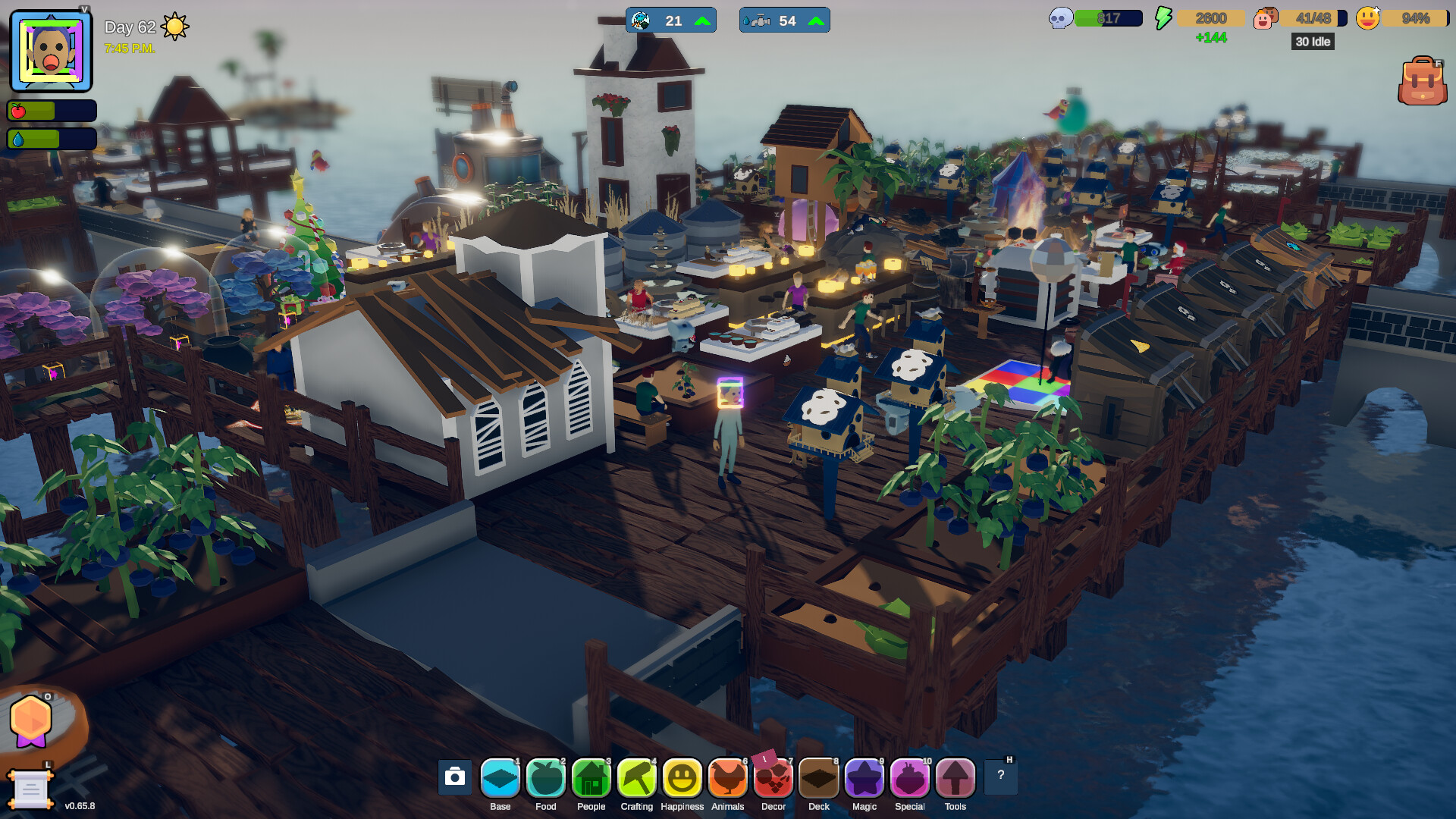Open the Happiness category

tap(682, 777)
